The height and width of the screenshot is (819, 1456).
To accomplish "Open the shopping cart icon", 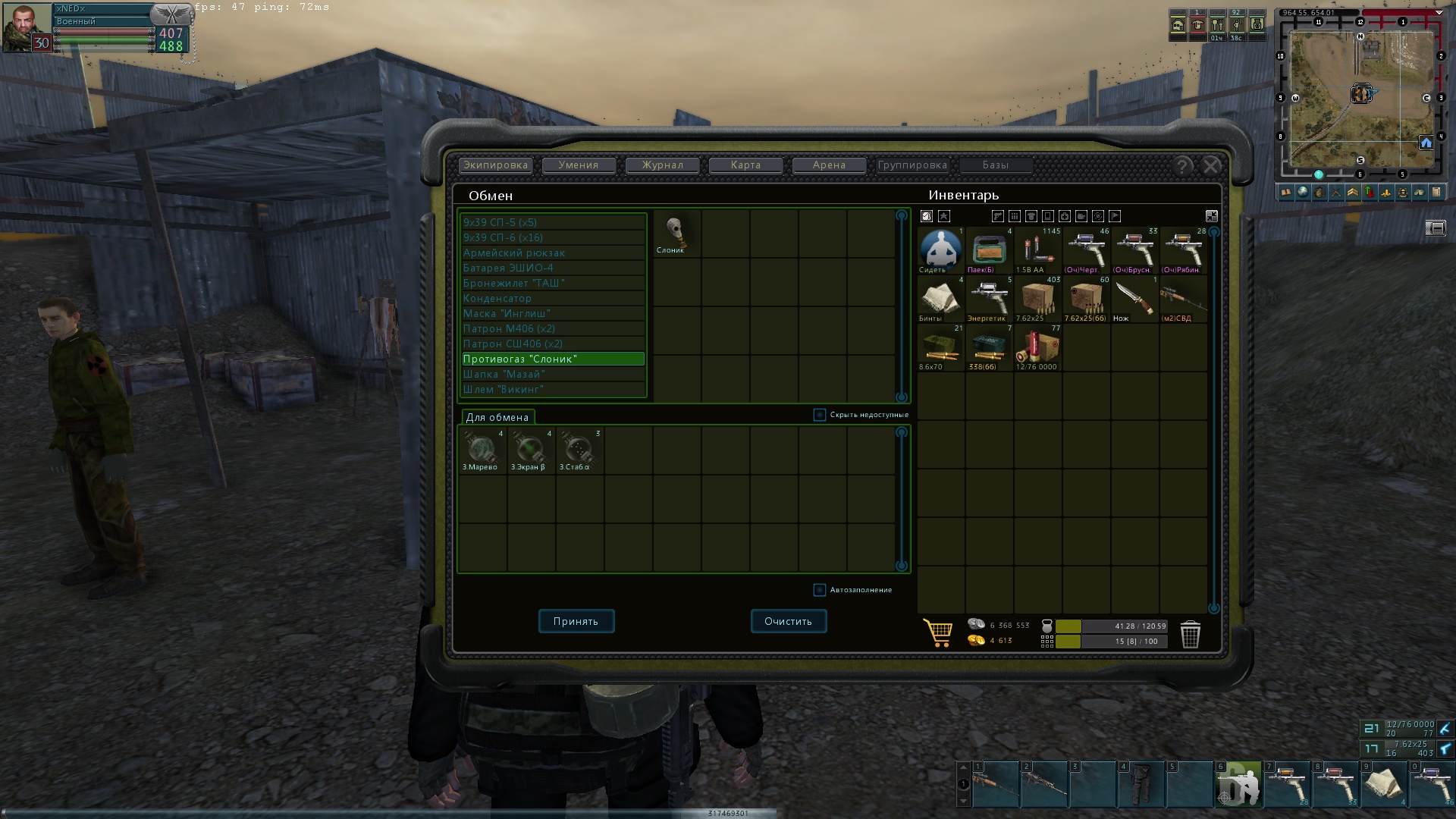I will pos(939,633).
